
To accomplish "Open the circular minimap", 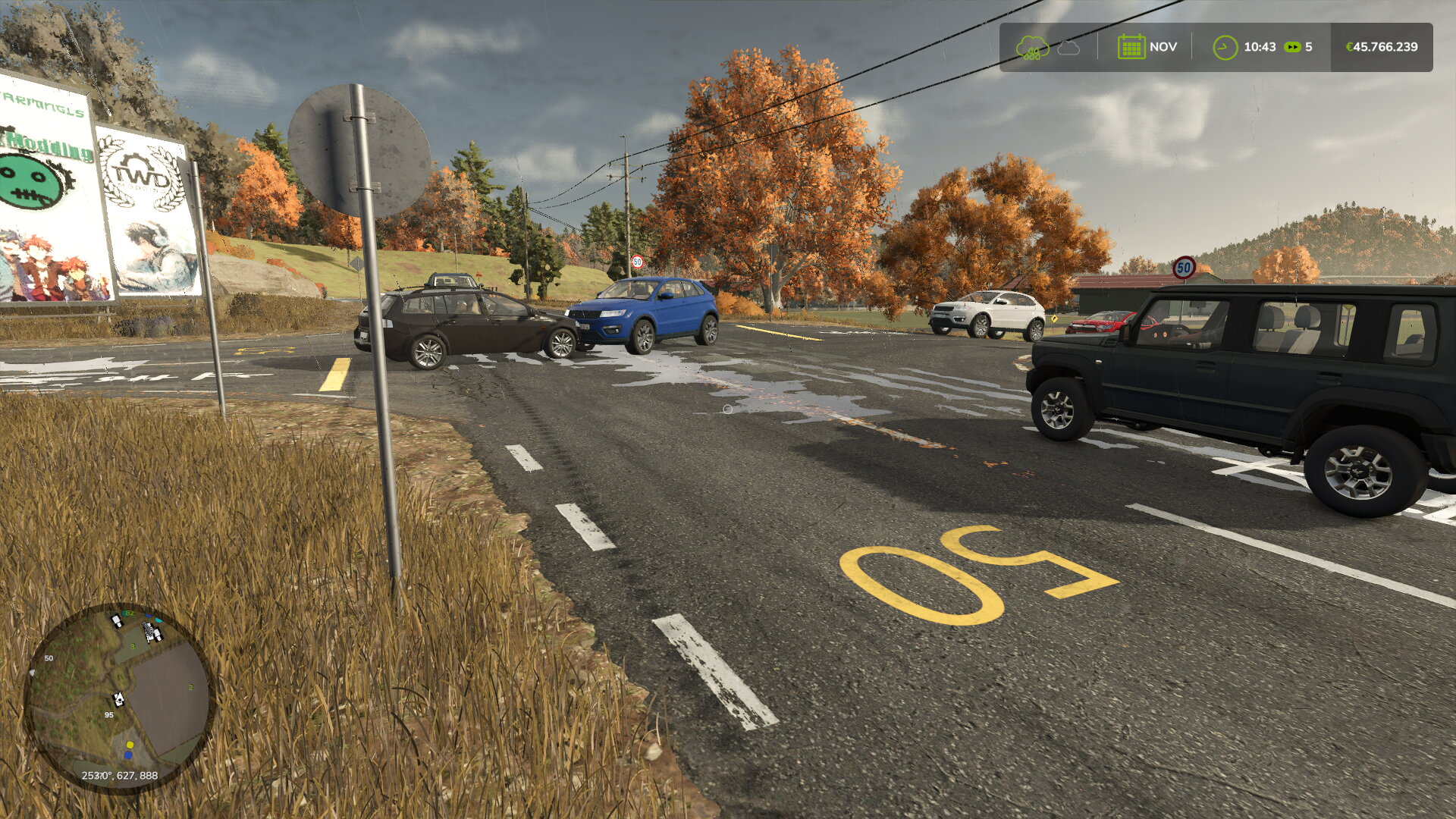I will click(x=120, y=698).
